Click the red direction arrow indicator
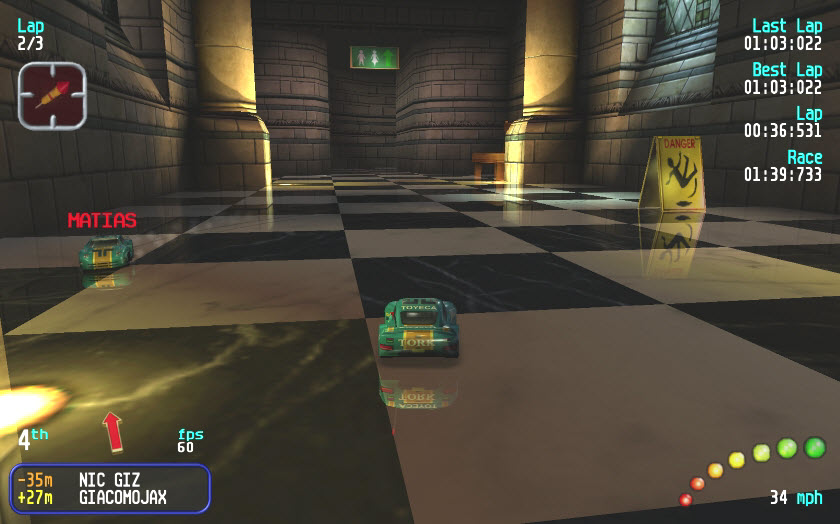This screenshot has height=524, width=840. pyautogui.click(x=114, y=431)
